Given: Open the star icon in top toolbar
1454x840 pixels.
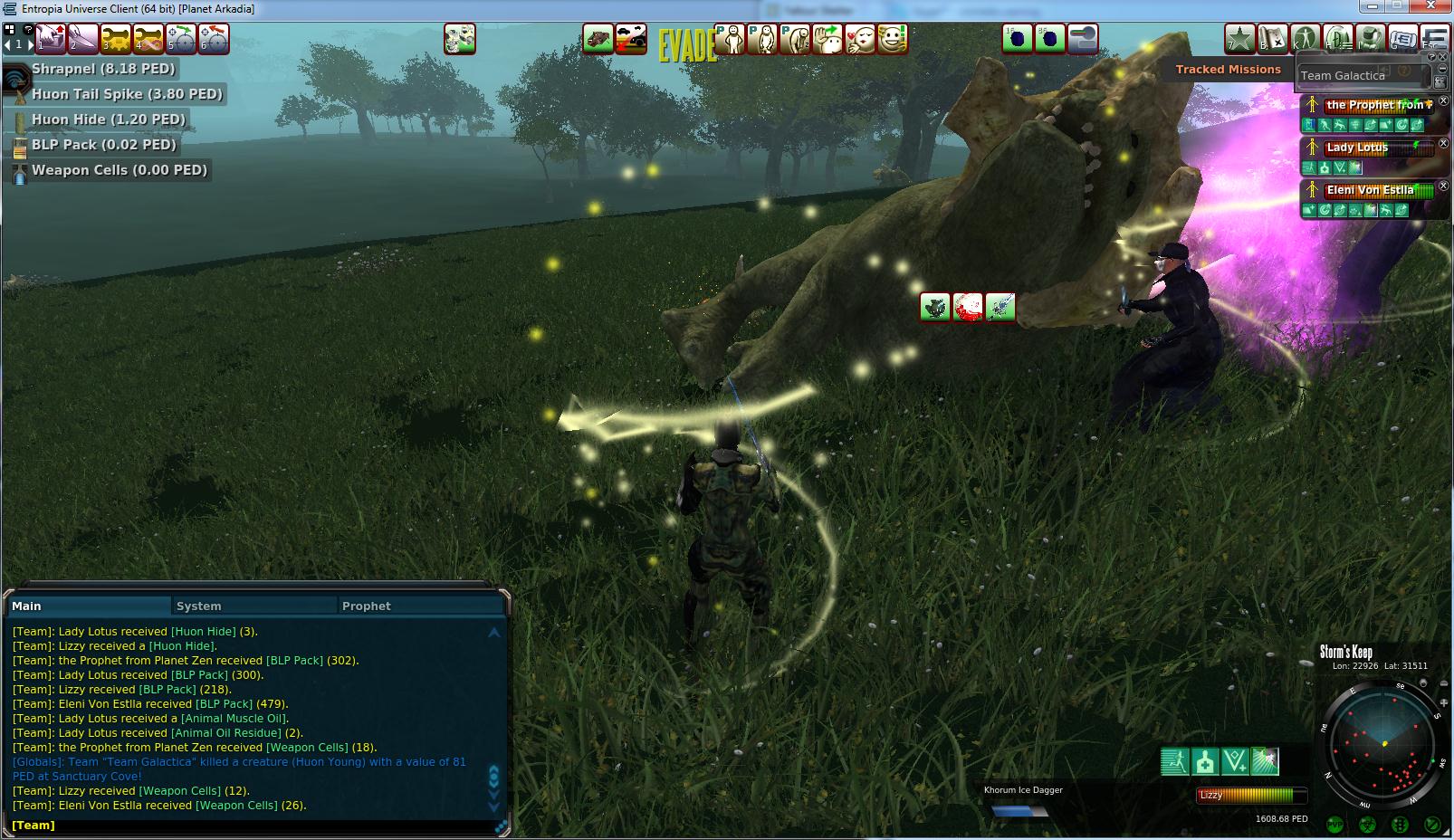Looking at the screenshot, I should coord(1239,39).
